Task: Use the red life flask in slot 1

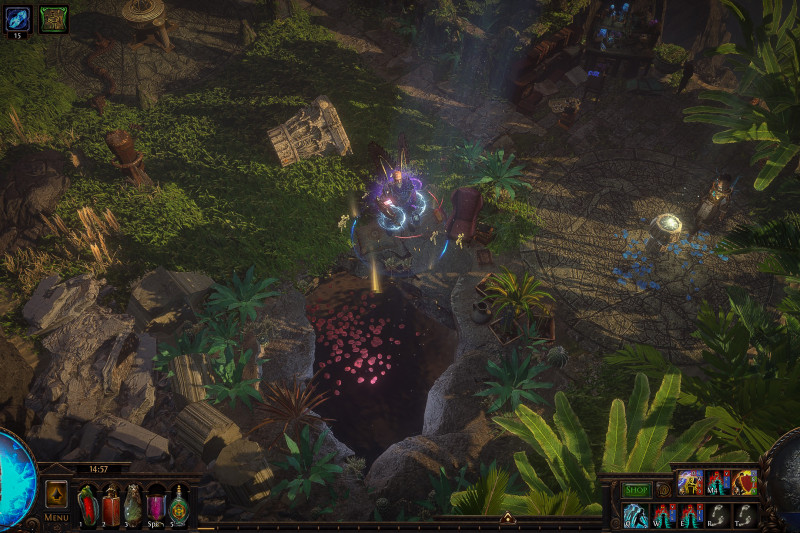Action: pyautogui.click(x=87, y=505)
